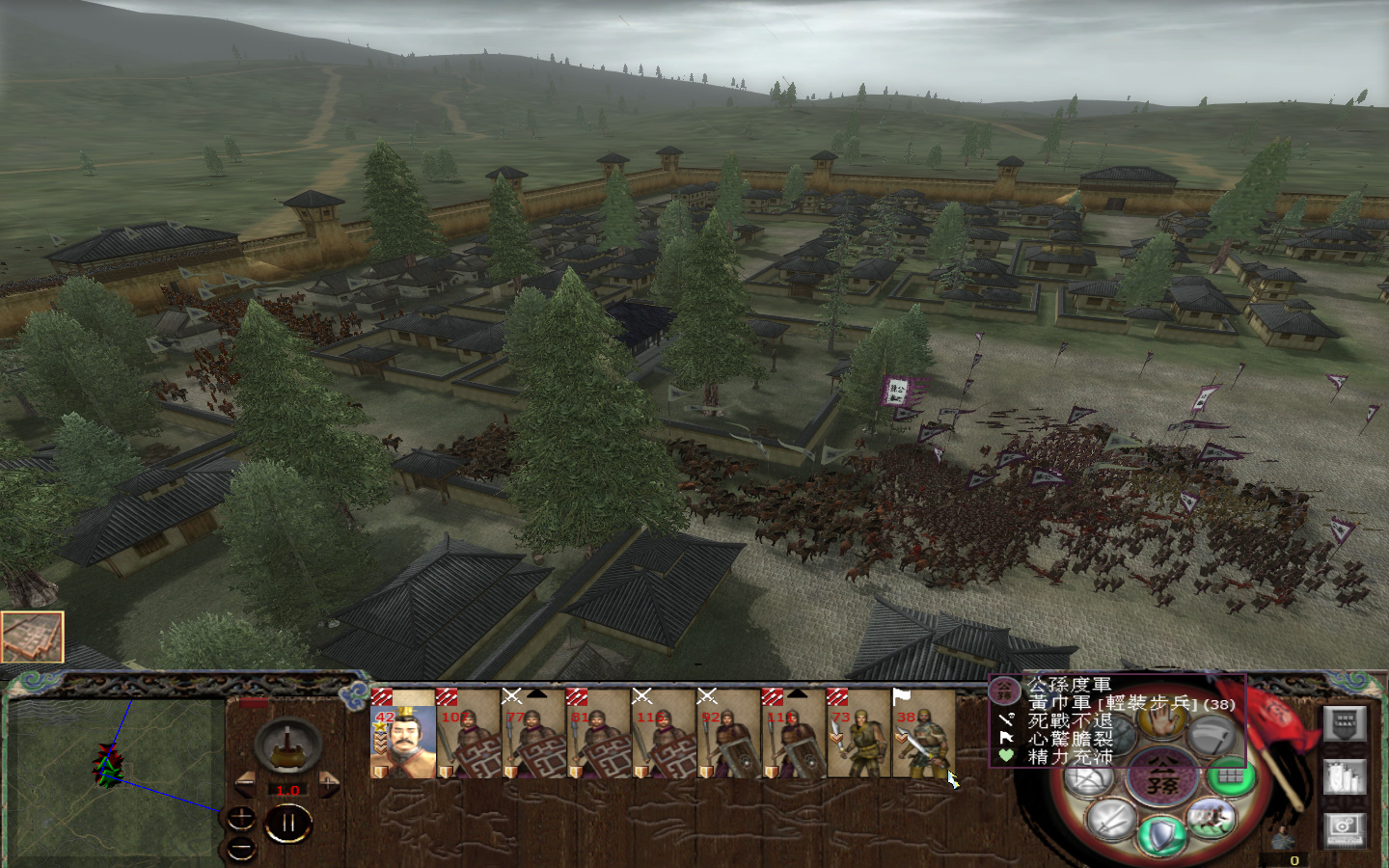1389x868 pixels.
Task: Toggle pause with the pause button
Action: click(x=288, y=821)
